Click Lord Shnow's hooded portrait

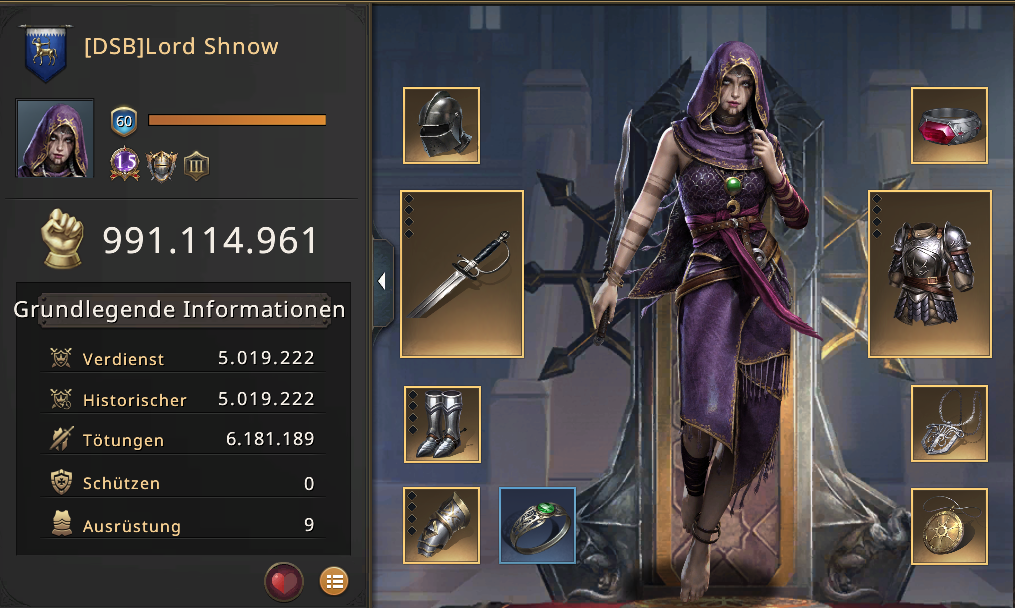tap(55, 138)
